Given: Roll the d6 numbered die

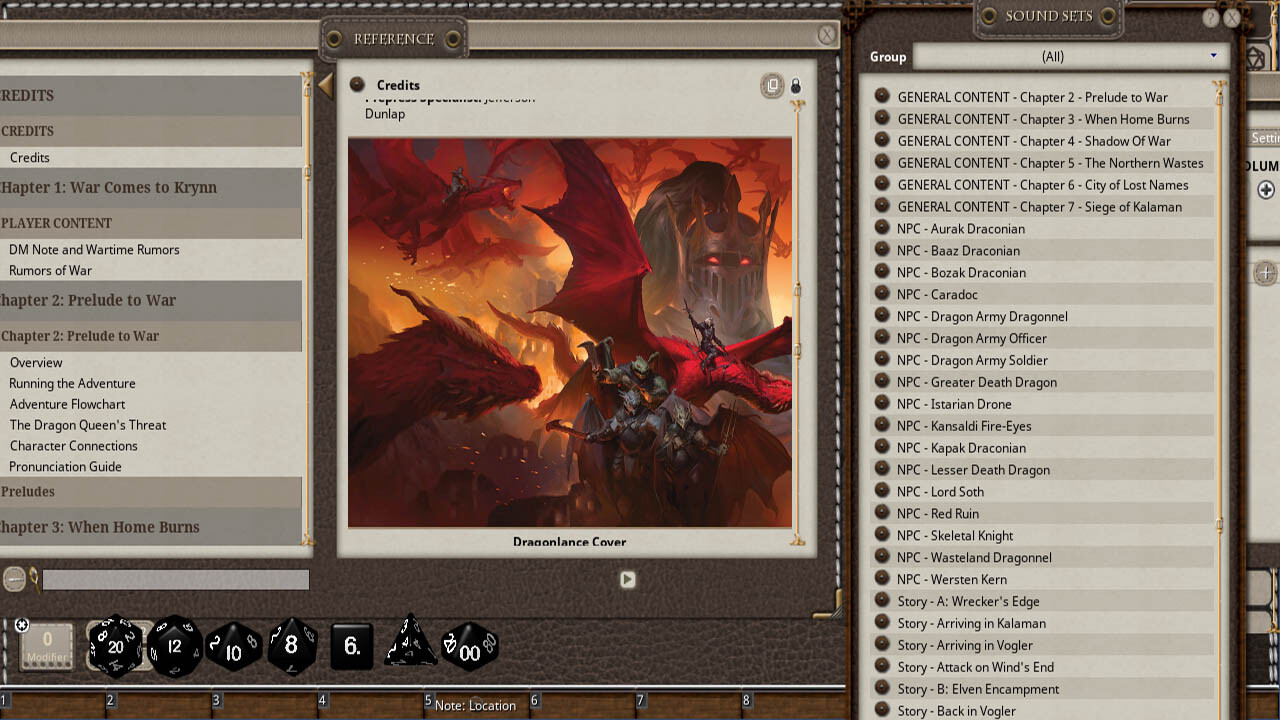Looking at the screenshot, I should tap(350, 646).
